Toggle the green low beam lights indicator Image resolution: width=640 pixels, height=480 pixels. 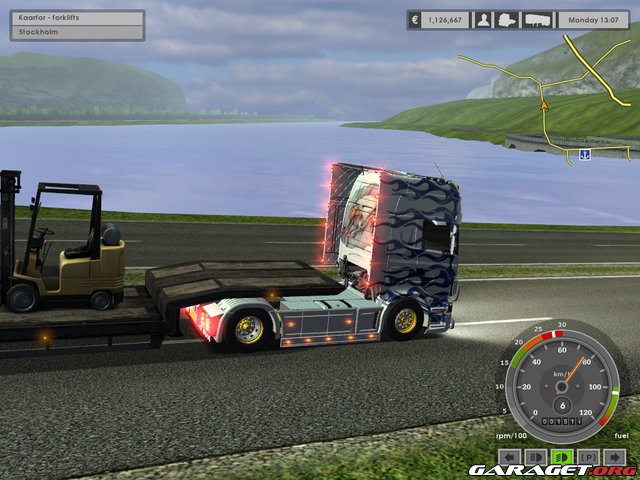[x=563, y=456]
